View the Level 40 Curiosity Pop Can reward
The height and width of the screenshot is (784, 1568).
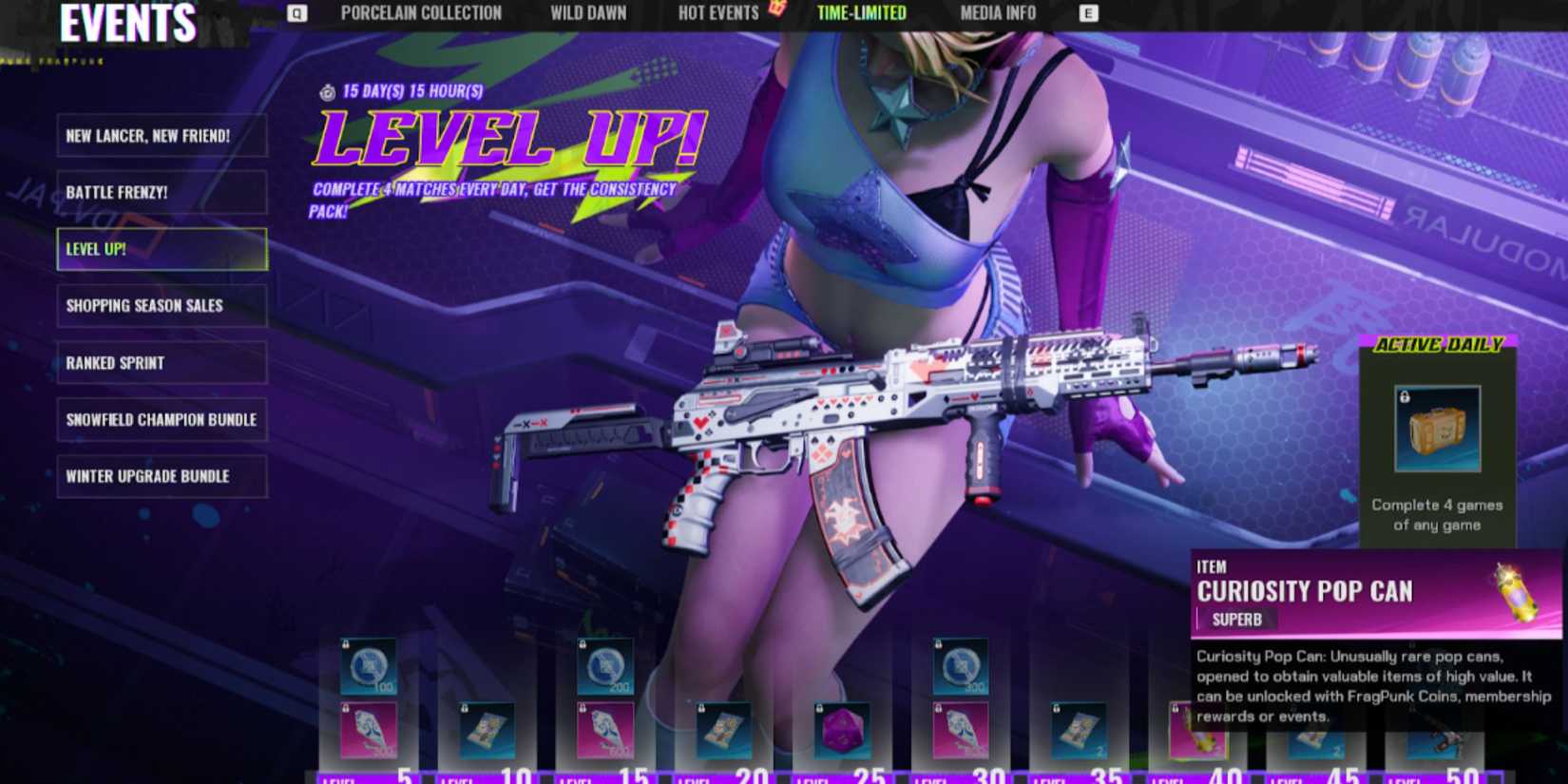point(1195,730)
